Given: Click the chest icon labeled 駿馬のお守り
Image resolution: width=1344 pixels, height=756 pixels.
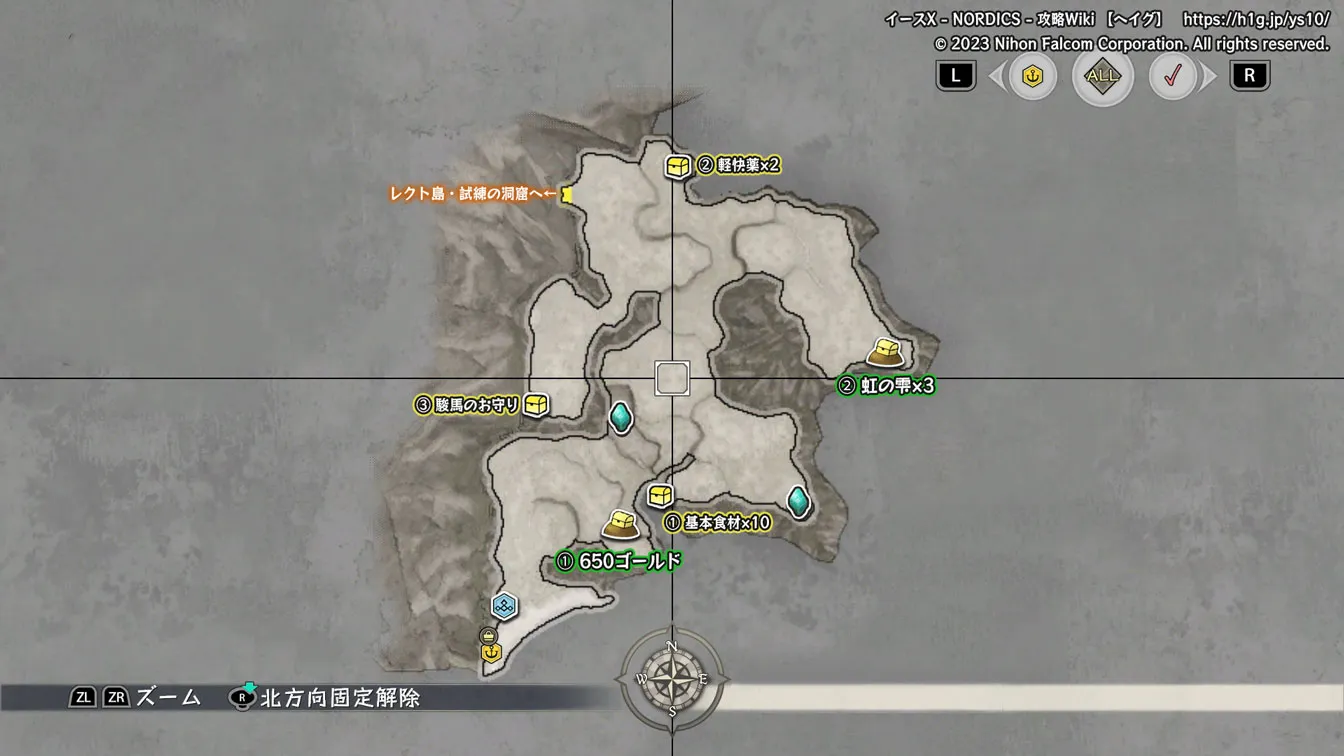Looking at the screenshot, I should [x=537, y=407].
